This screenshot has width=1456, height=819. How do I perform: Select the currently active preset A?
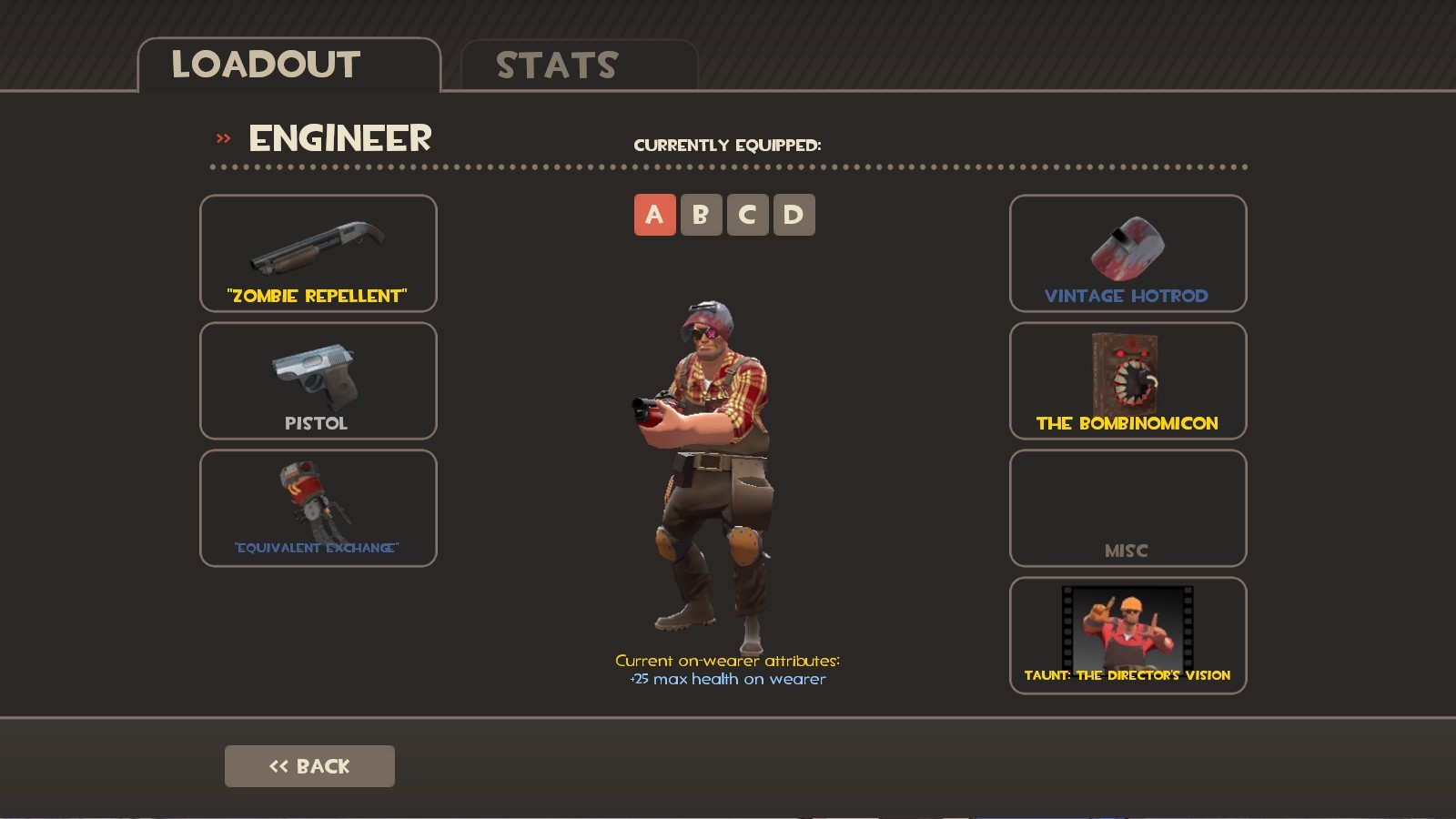coord(653,215)
